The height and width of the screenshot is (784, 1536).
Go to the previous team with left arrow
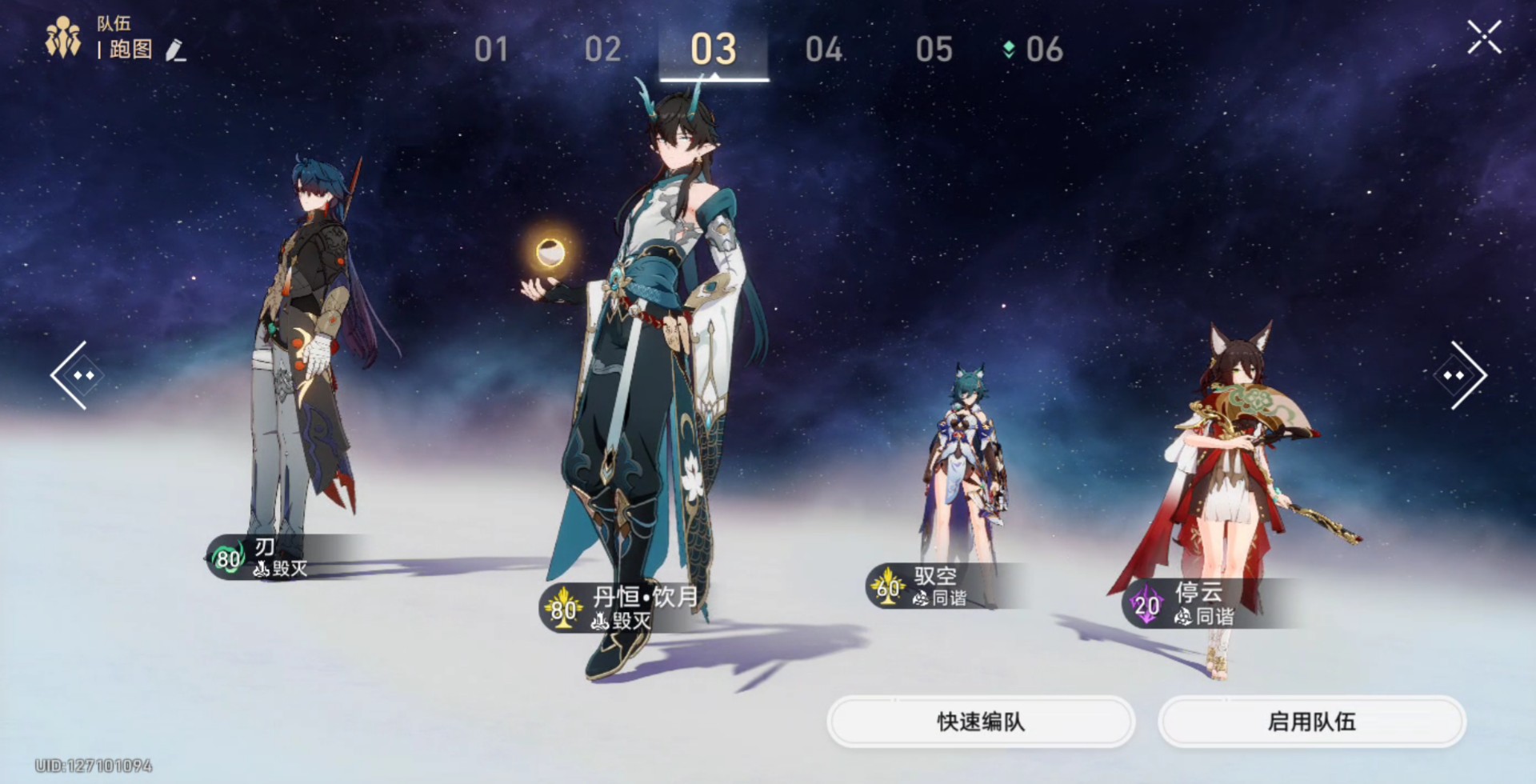point(76,375)
